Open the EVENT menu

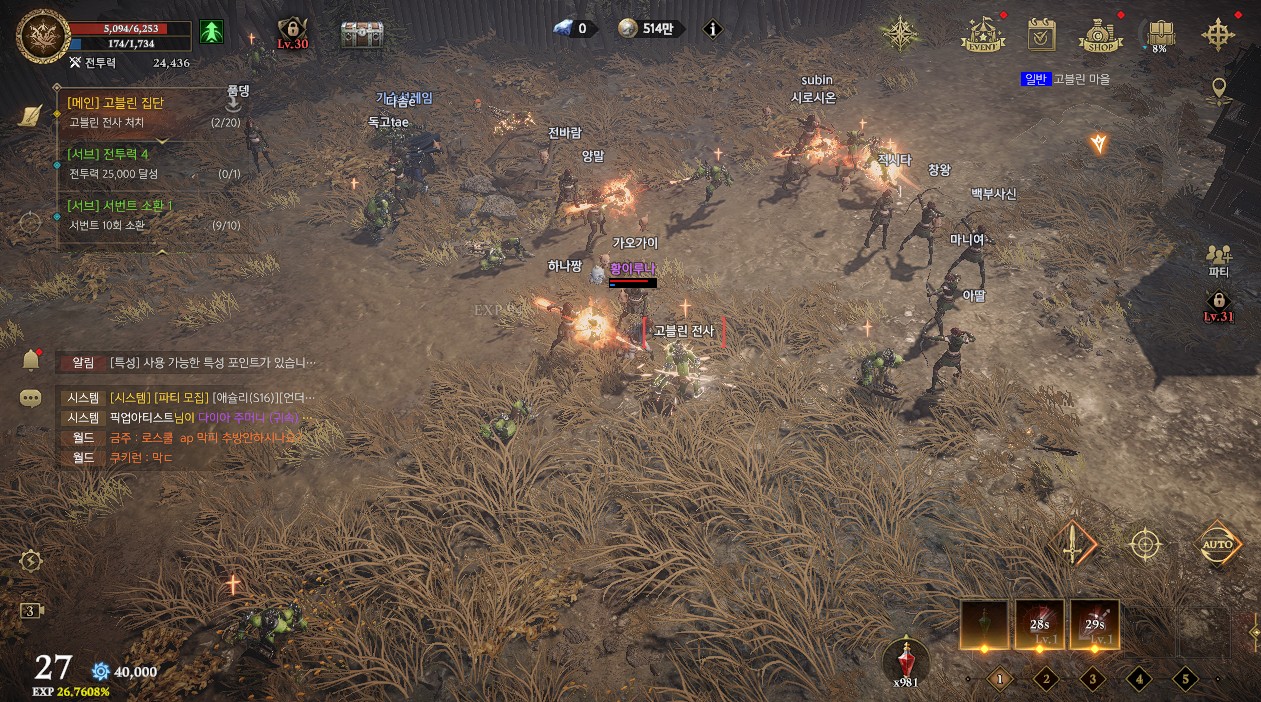982,35
